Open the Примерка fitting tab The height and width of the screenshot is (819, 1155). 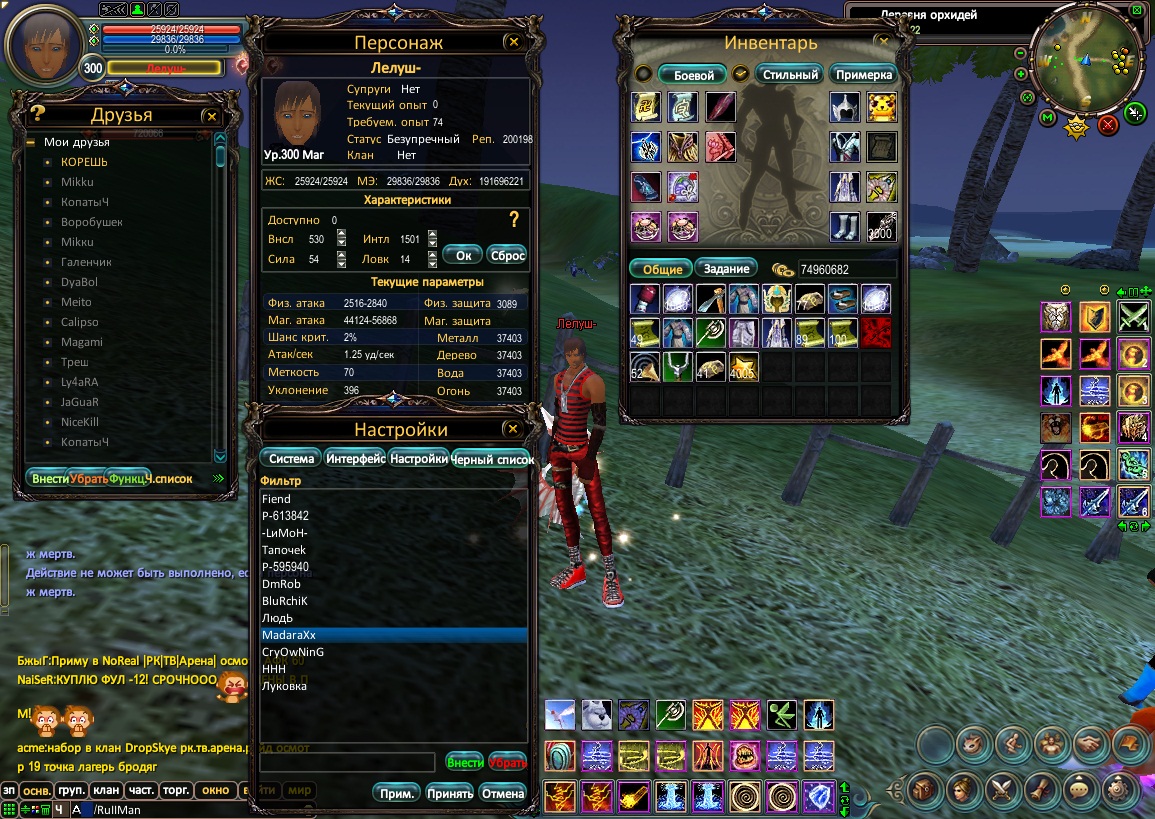(863, 75)
